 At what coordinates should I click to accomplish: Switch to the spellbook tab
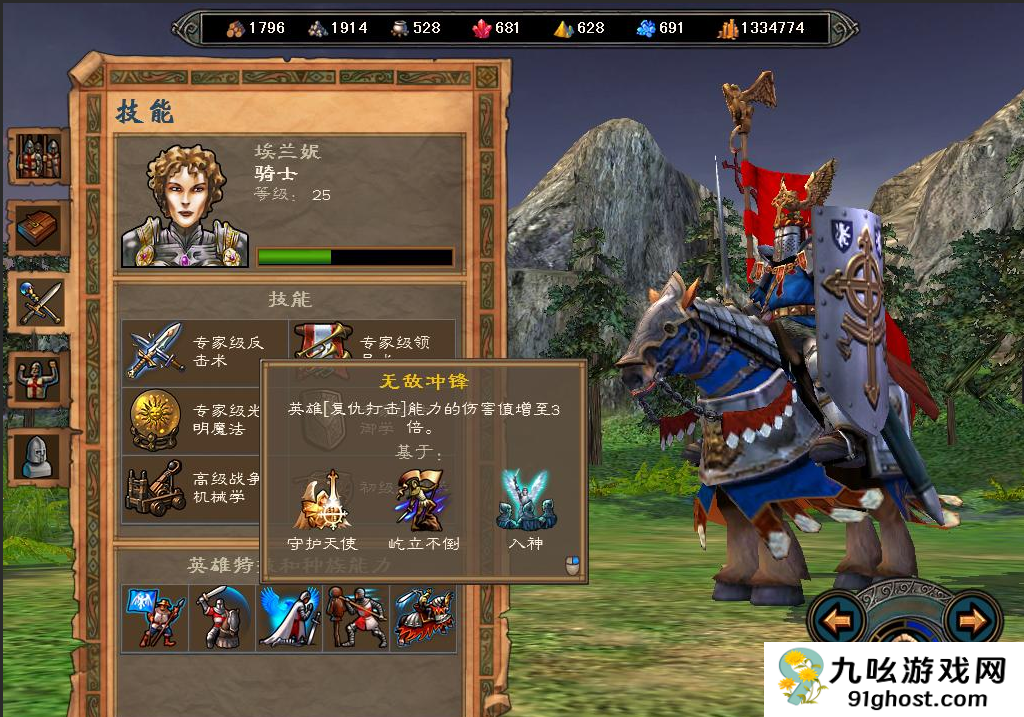(x=38, y=228)
